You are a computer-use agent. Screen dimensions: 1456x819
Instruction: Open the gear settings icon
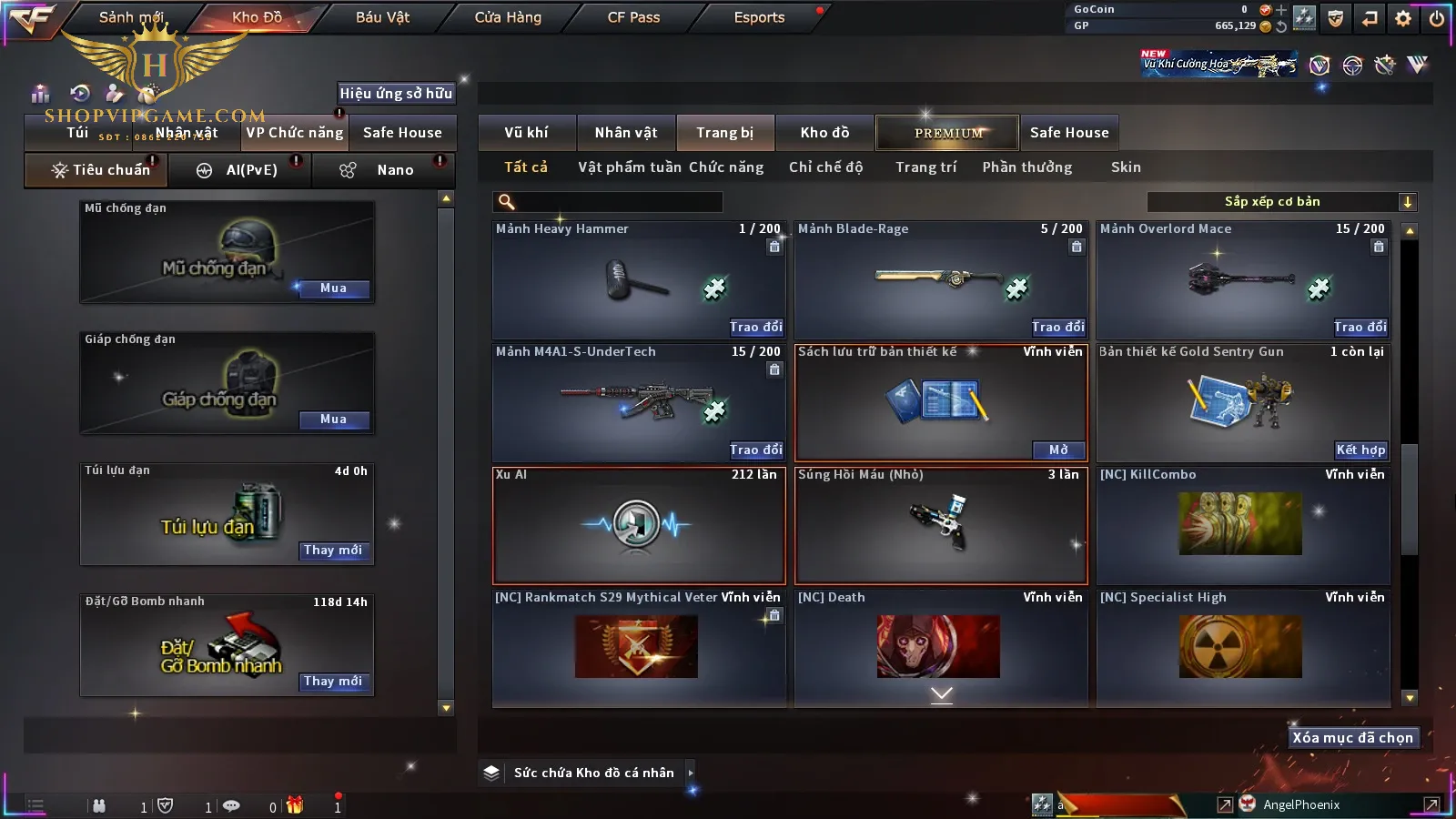1403,18
